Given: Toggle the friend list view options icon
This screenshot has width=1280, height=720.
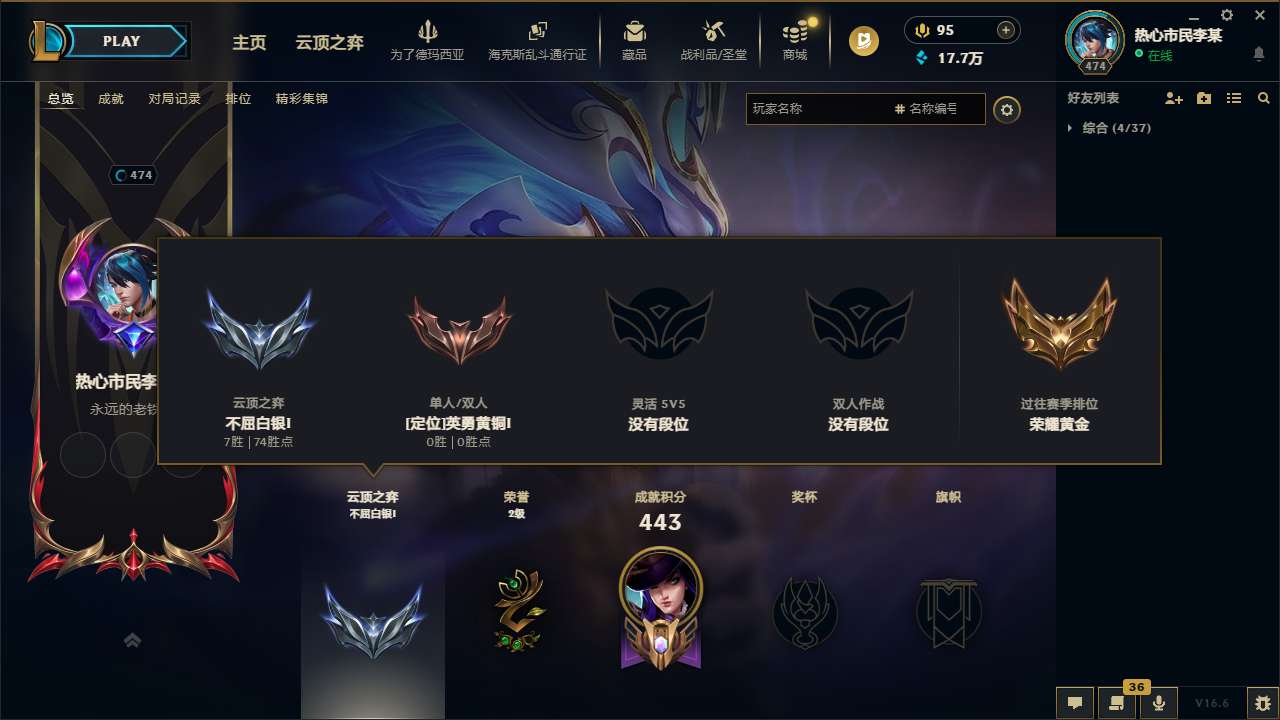Looking at the screenshot, I should pos(1233,98).
